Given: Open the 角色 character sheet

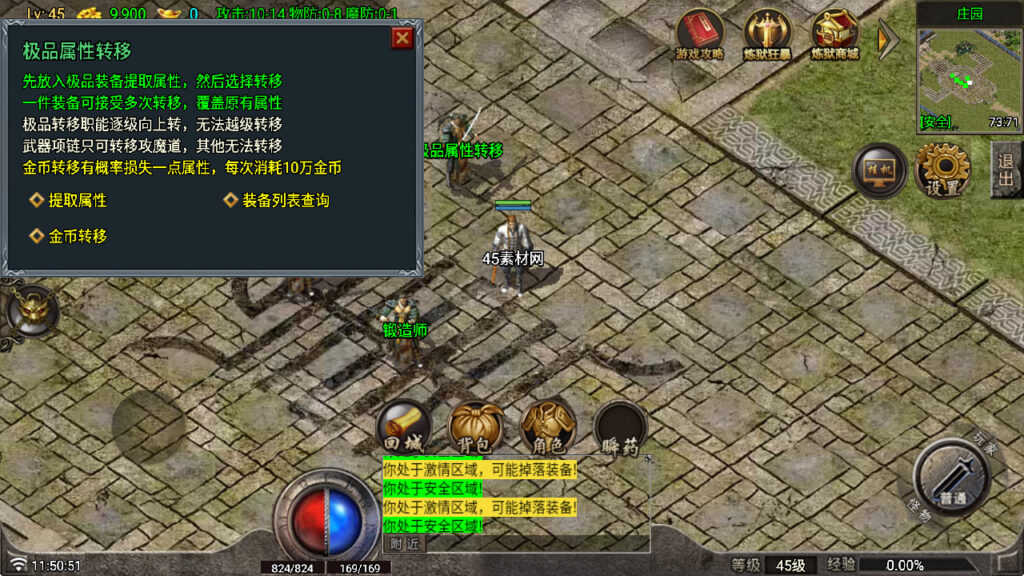Looking at the screenshot, I should point(547,428).
